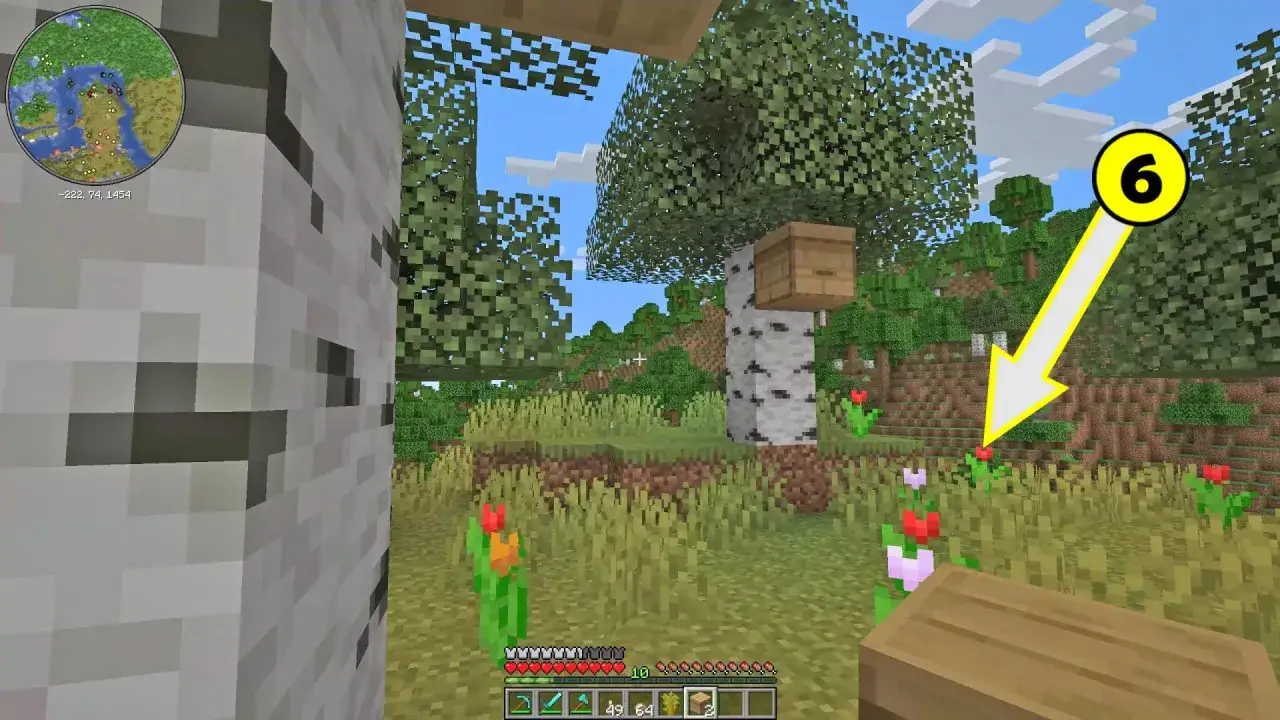Click the rightmost hunger drumstick icon
This screenshot has height=720, width=1280.
click(x=768, y=668)
